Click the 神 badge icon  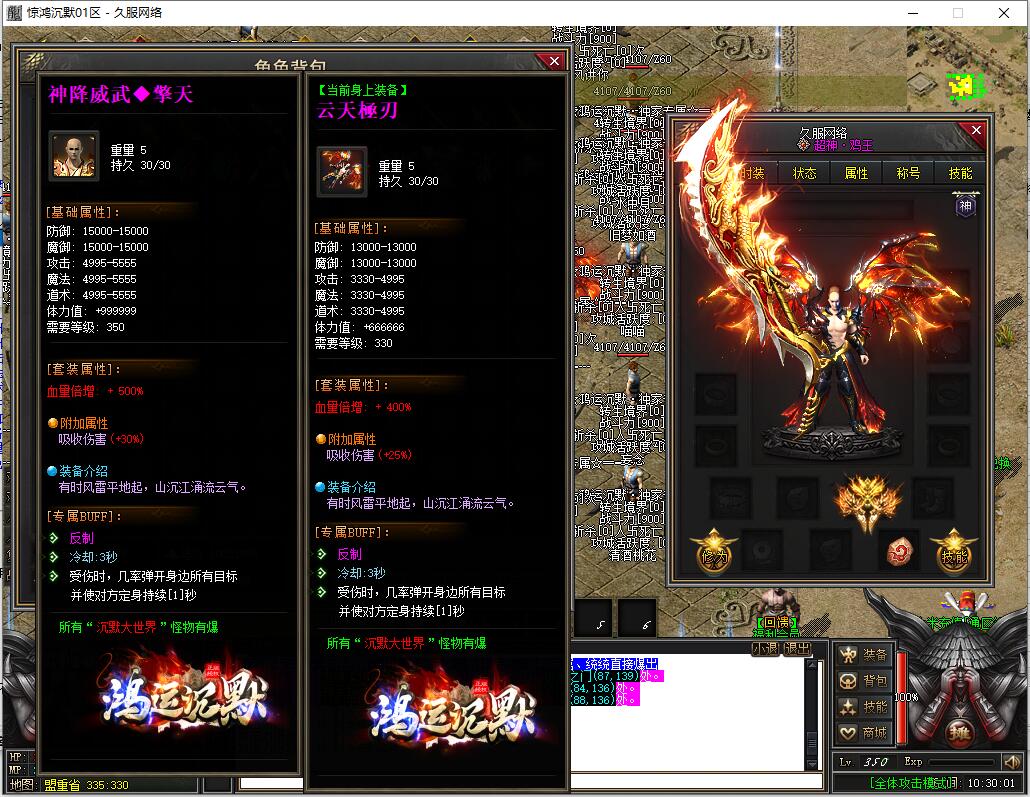tap(965, 206)
